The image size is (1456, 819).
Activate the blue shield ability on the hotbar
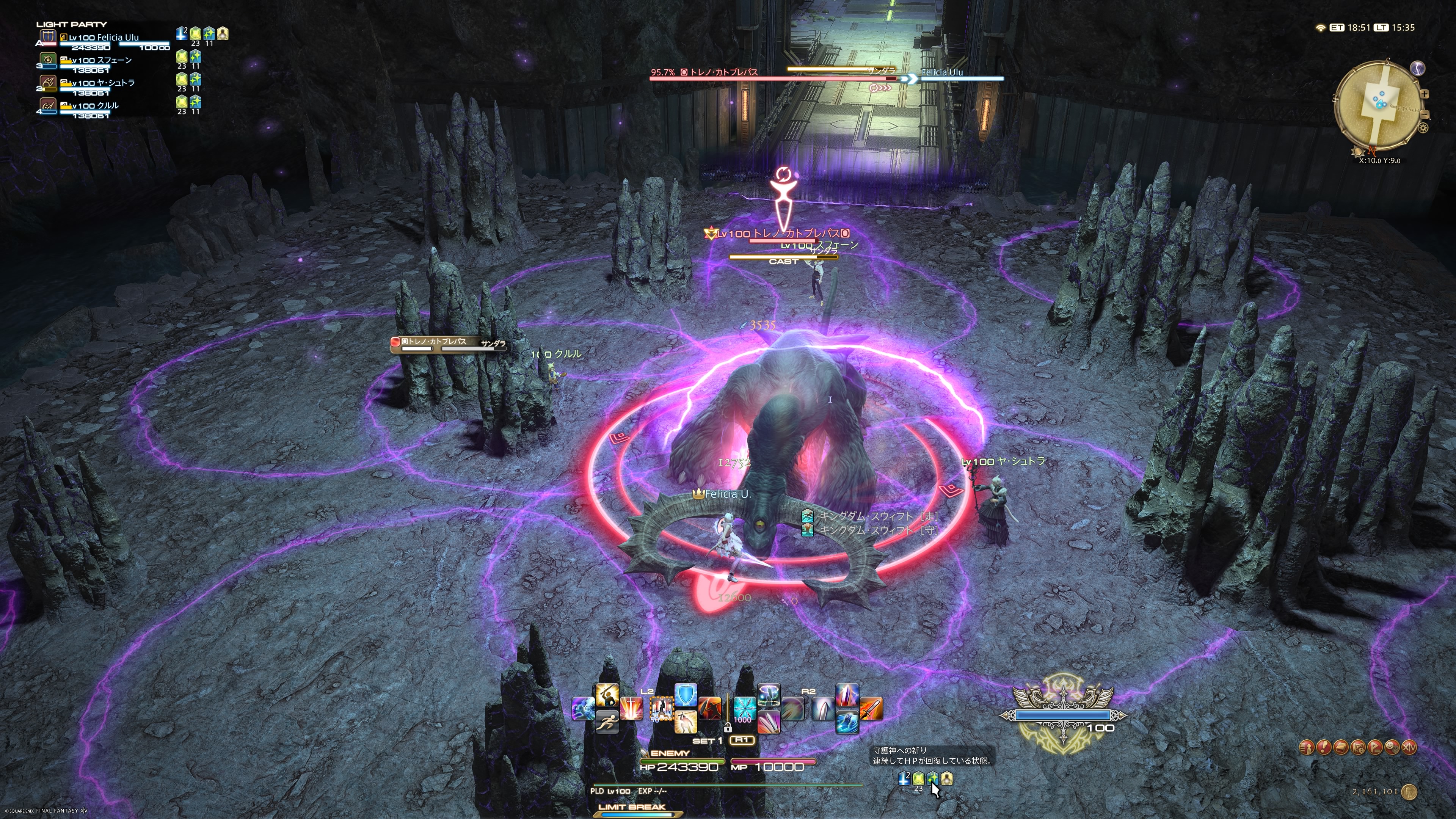[686, 695]
